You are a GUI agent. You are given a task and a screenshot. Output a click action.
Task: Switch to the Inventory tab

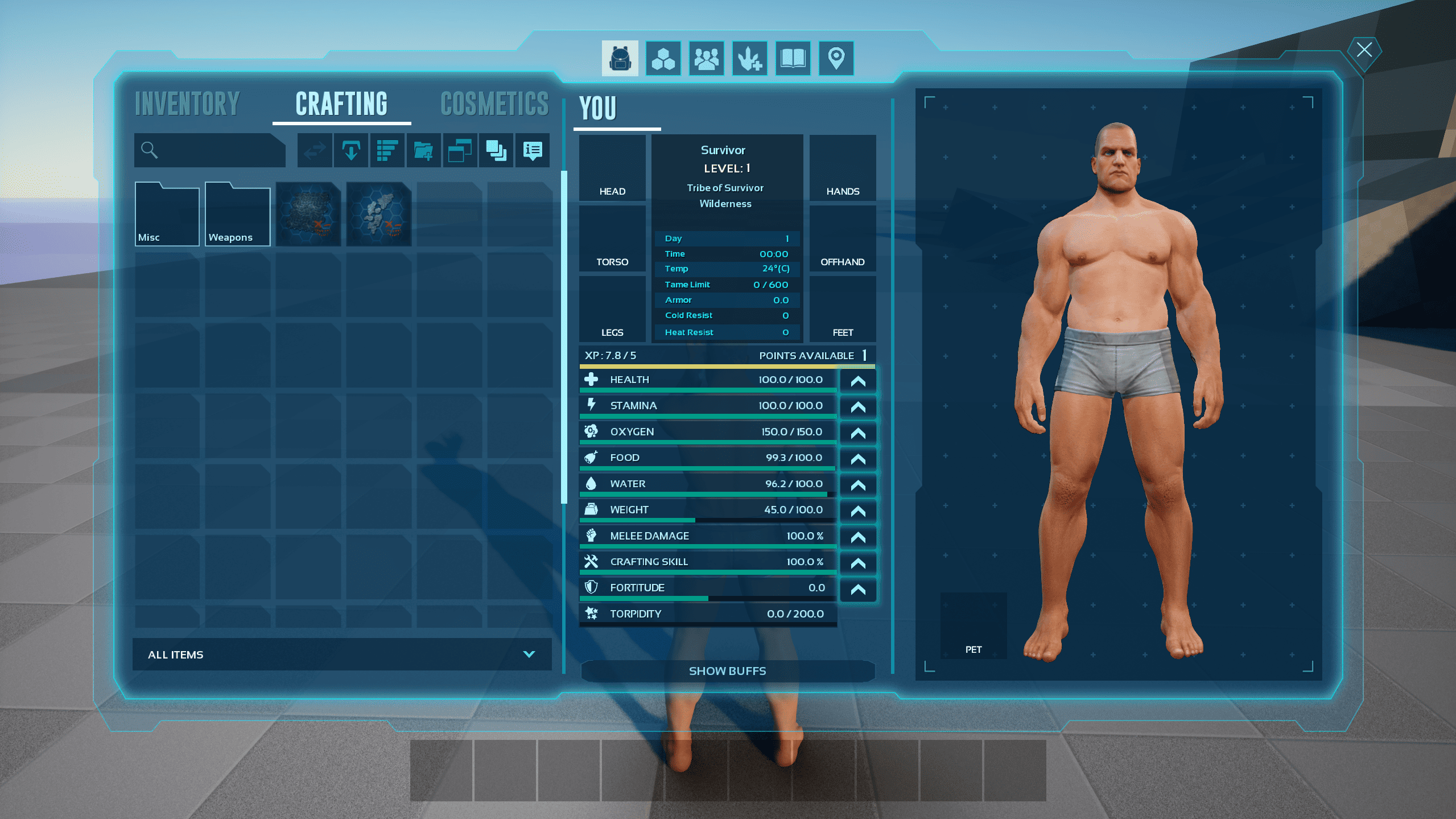coord(187,104)
